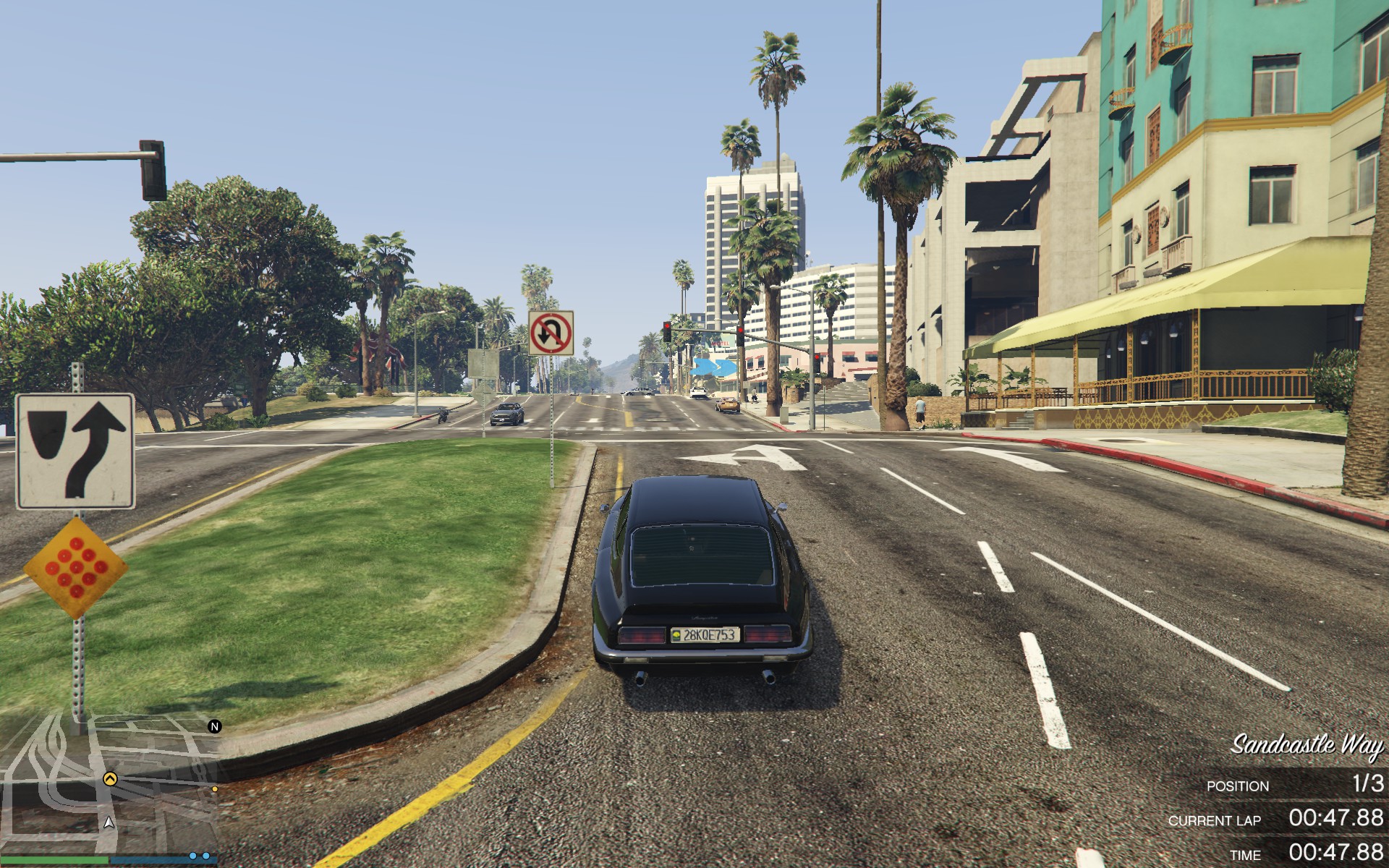This screenshot has width=1389, height=868.
Task: Click the yellow chevron checkpoint marker on the minimap
Action: (x=110, y=779)
